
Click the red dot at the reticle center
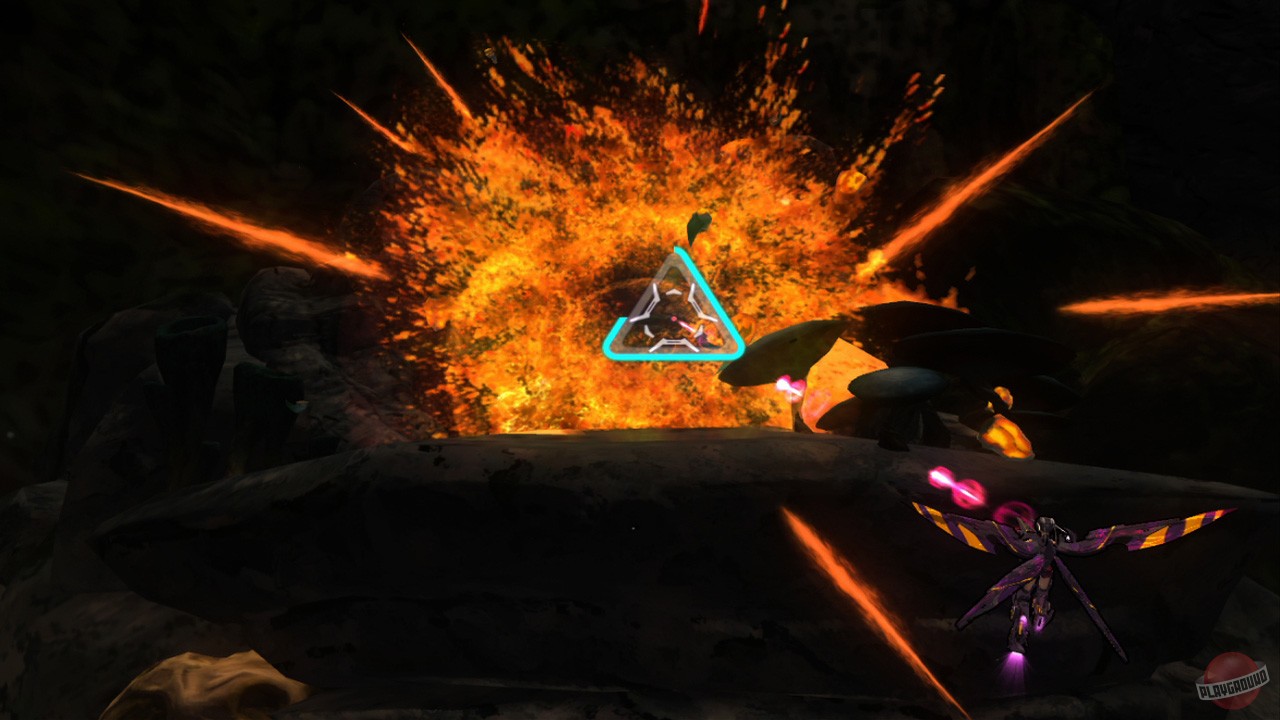coord(674,318)
